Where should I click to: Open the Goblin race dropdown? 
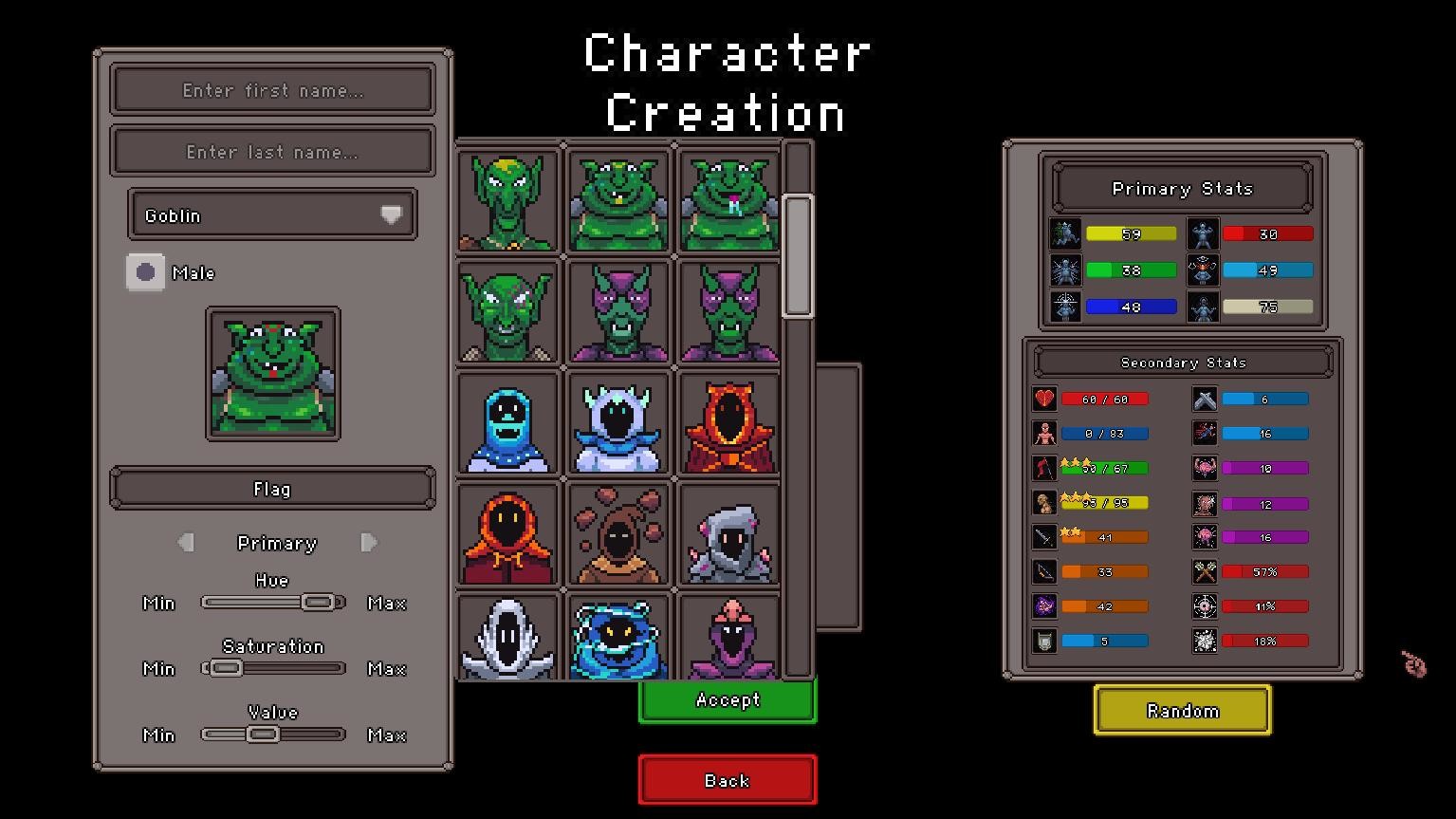coord(272,214)
